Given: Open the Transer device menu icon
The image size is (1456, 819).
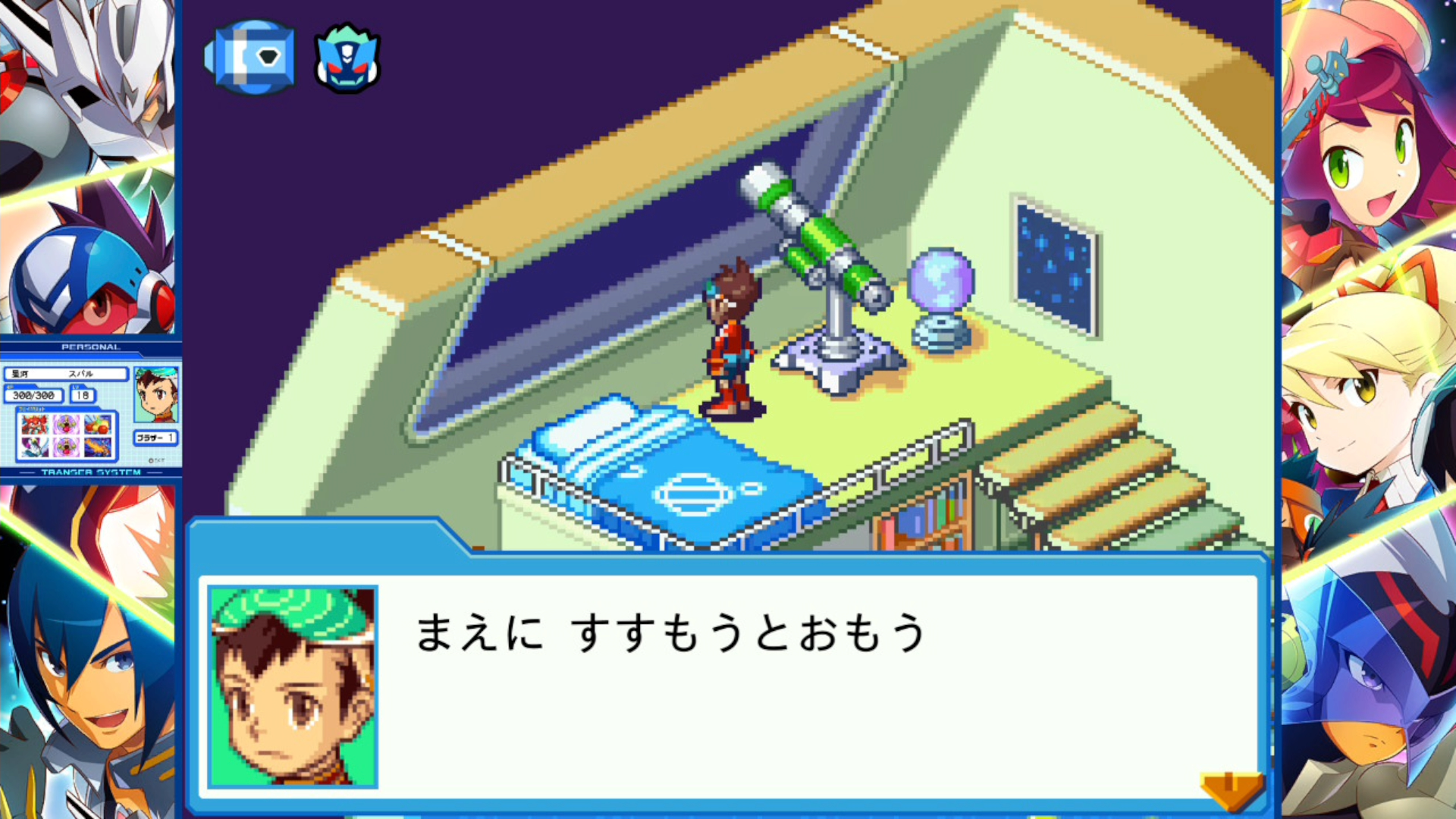Looking at the screenshot, I should 250,57.
